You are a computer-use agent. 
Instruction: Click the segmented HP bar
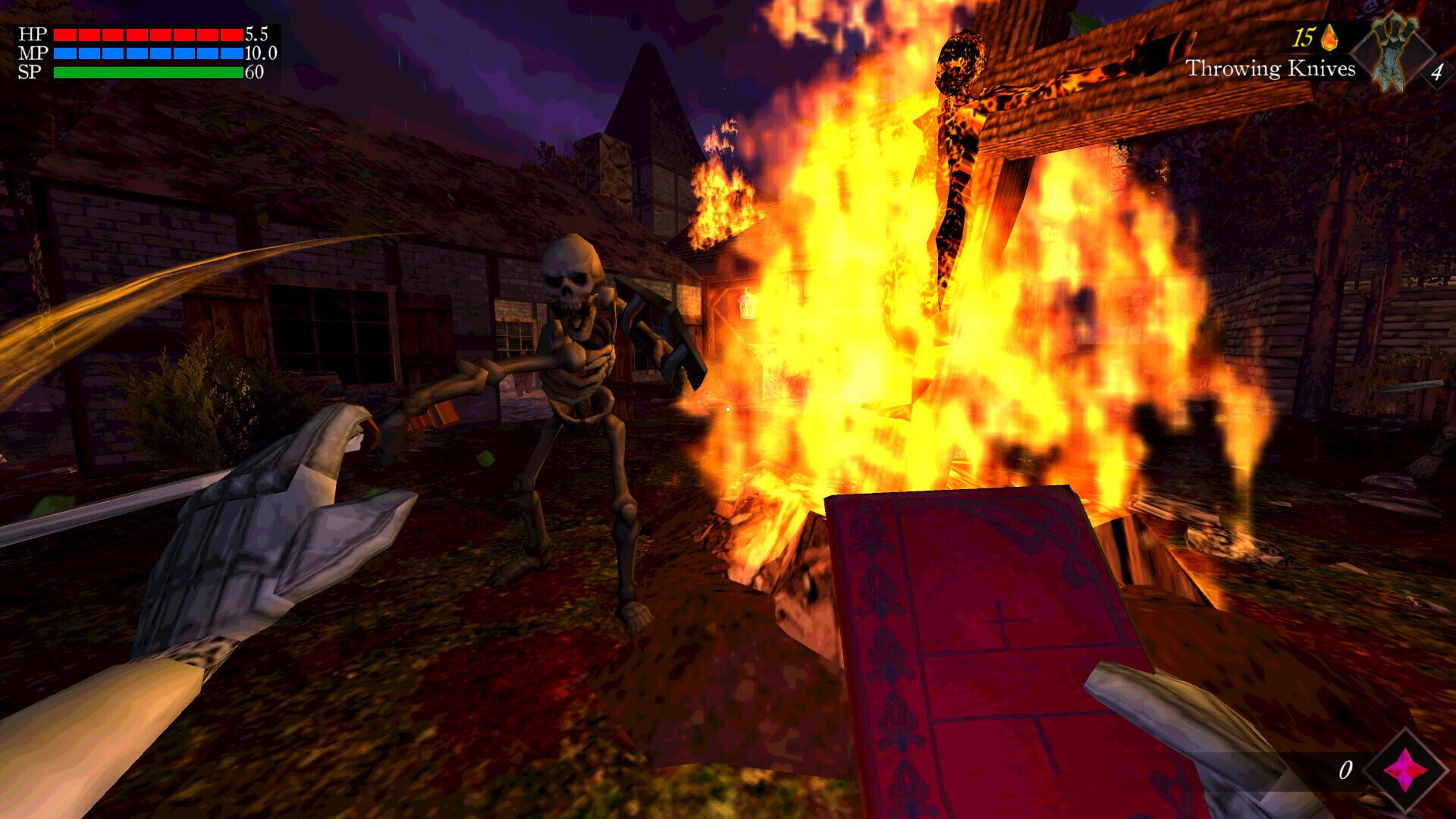pyautogui.click(x=148, y=33)
